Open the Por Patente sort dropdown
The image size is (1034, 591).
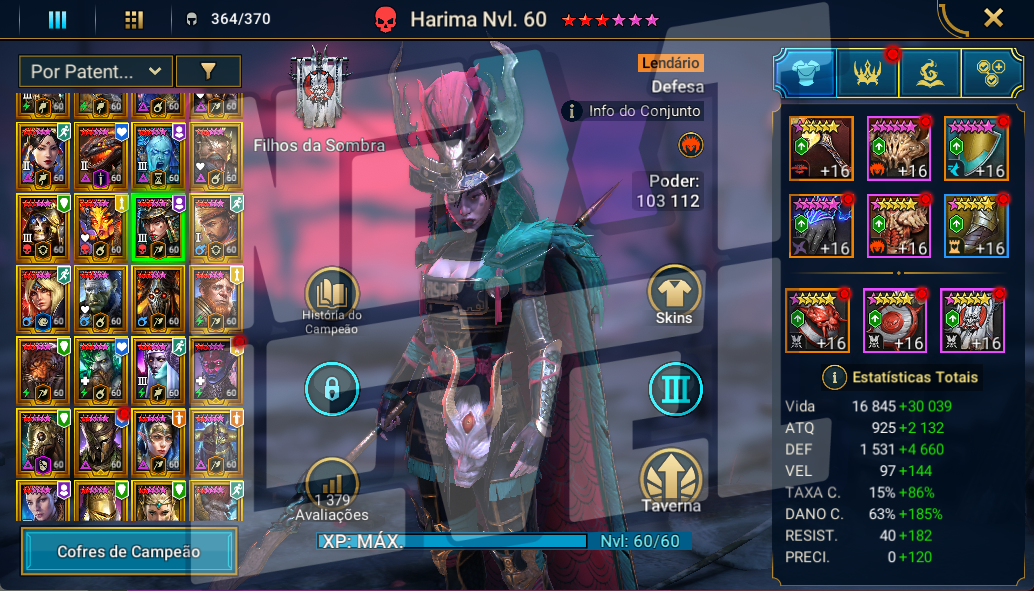[x=95, y=71]
